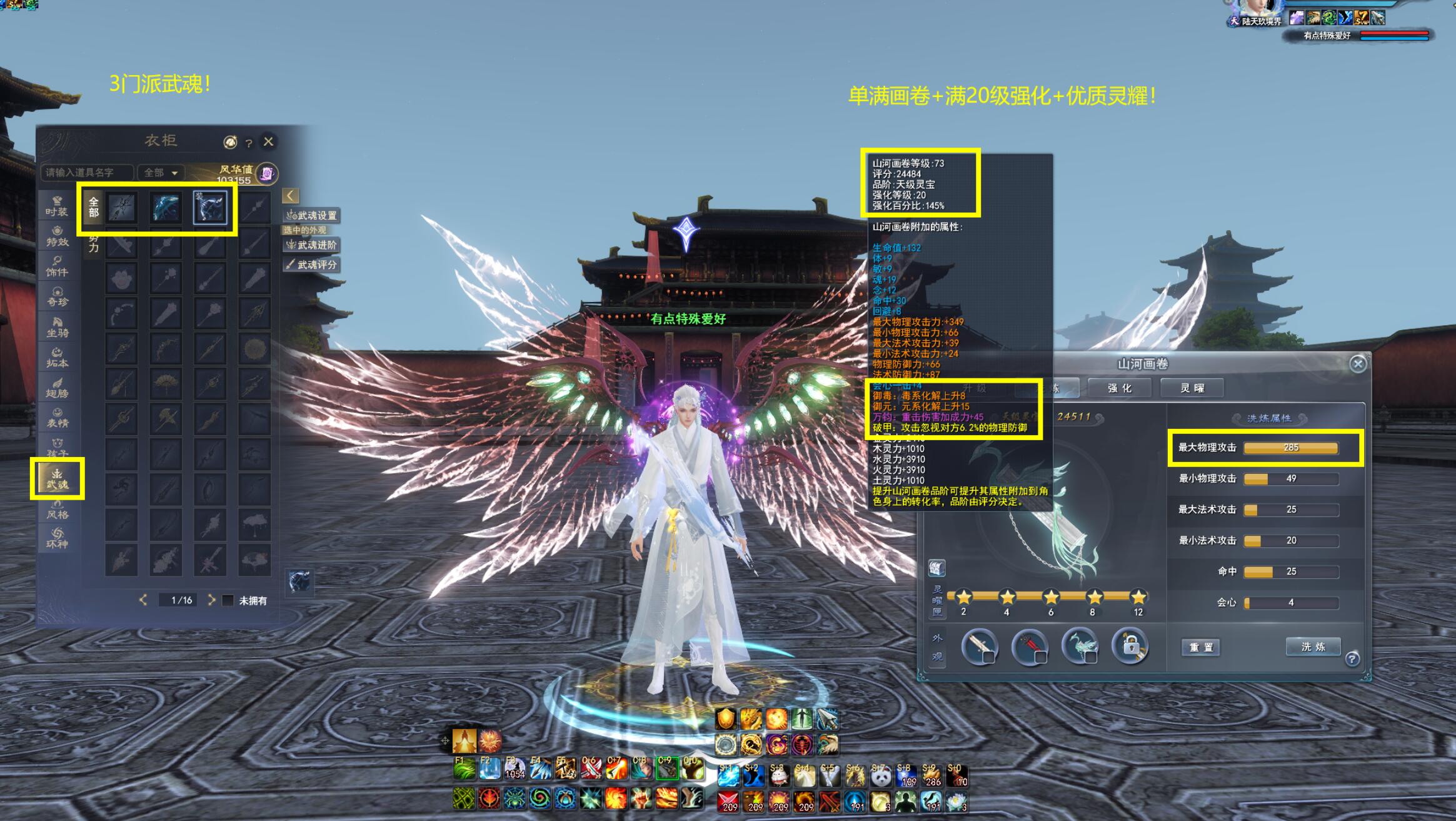The height and width of the screenshot is (821, 1456).
Task: Select the equipped weapon soul thumbnail
Action: (x=210, y=208)
